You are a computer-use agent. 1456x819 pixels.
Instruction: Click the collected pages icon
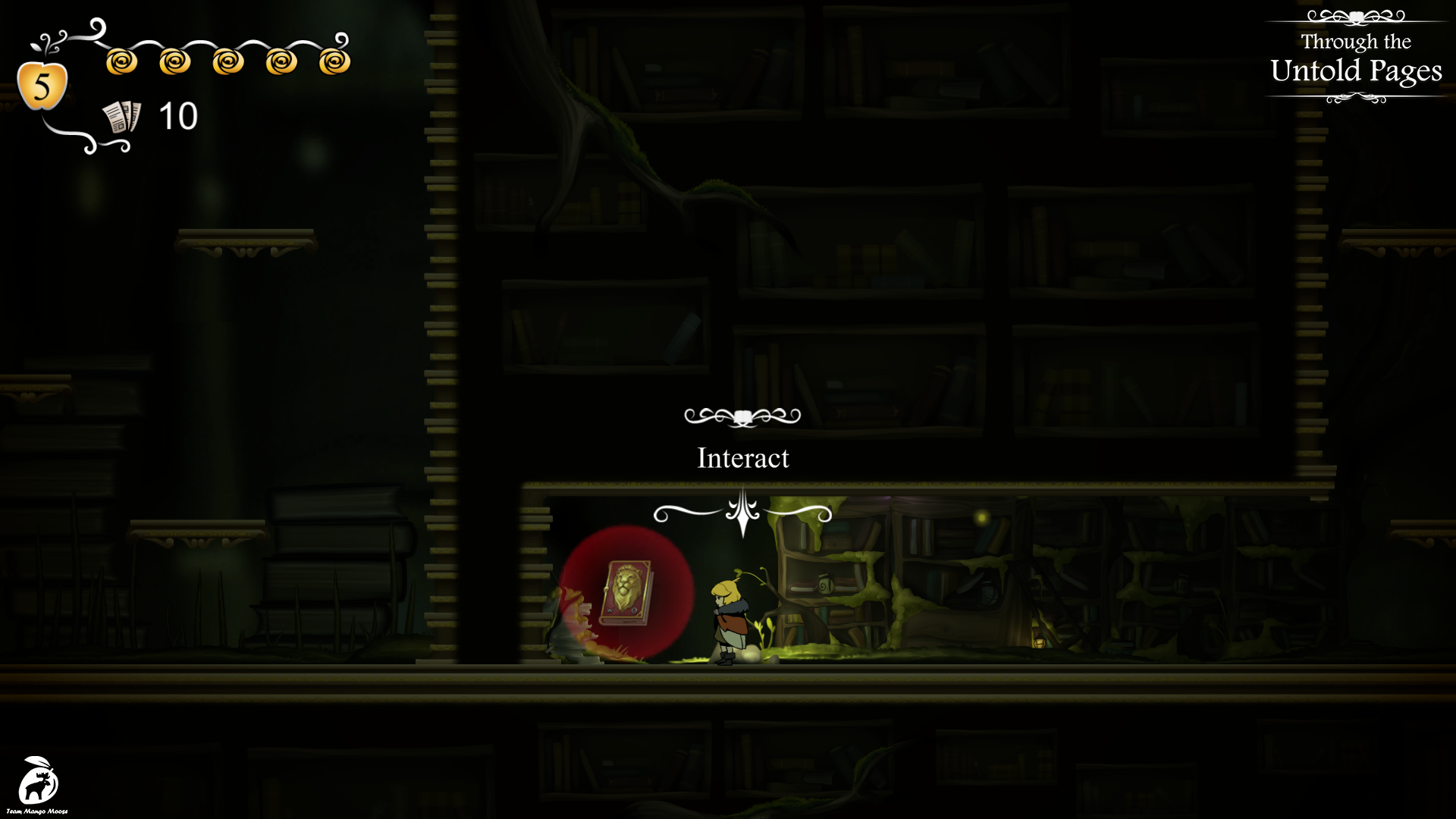pos(121,117)
